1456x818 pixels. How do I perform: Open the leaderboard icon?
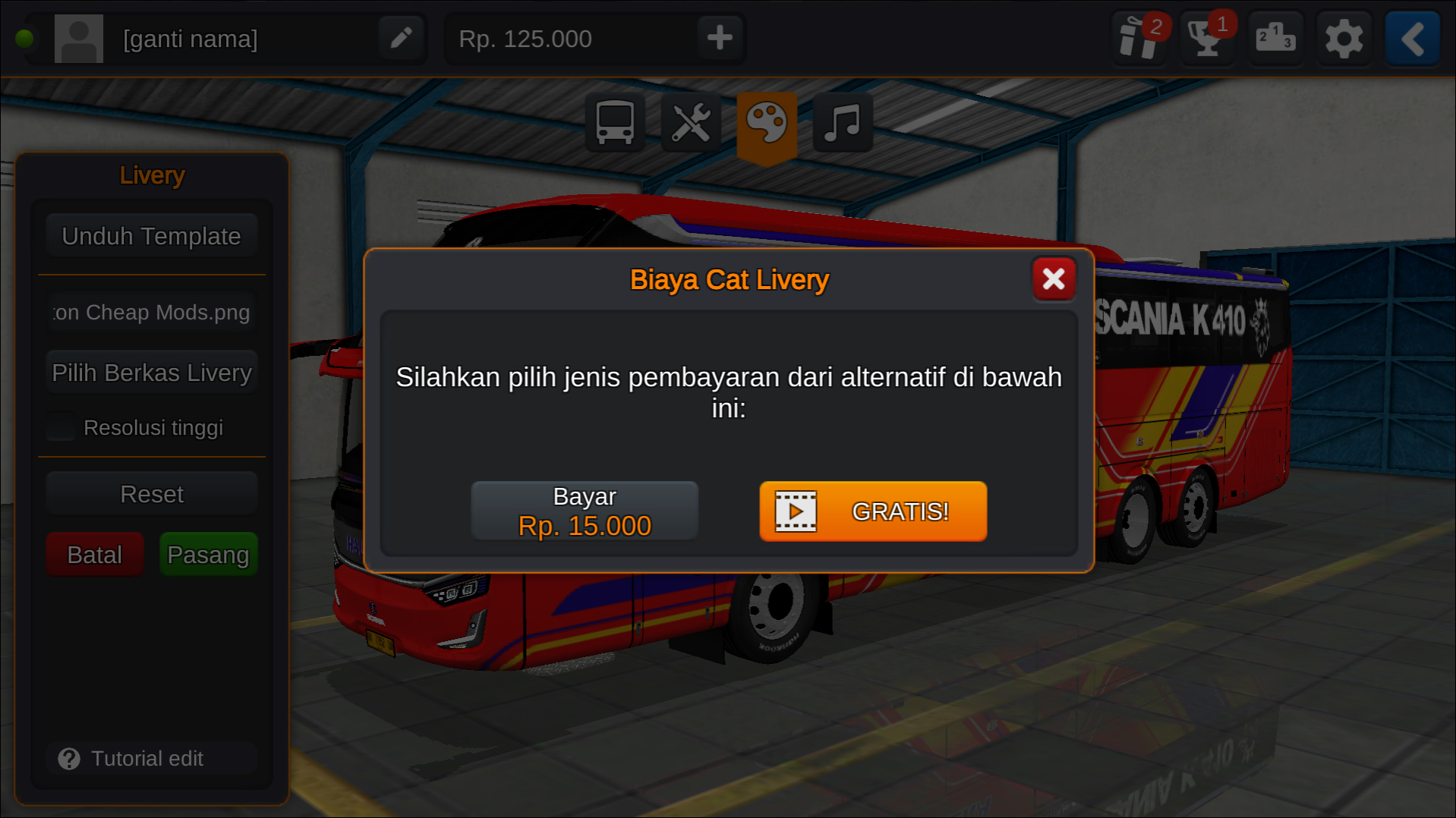click(1275, 38)
